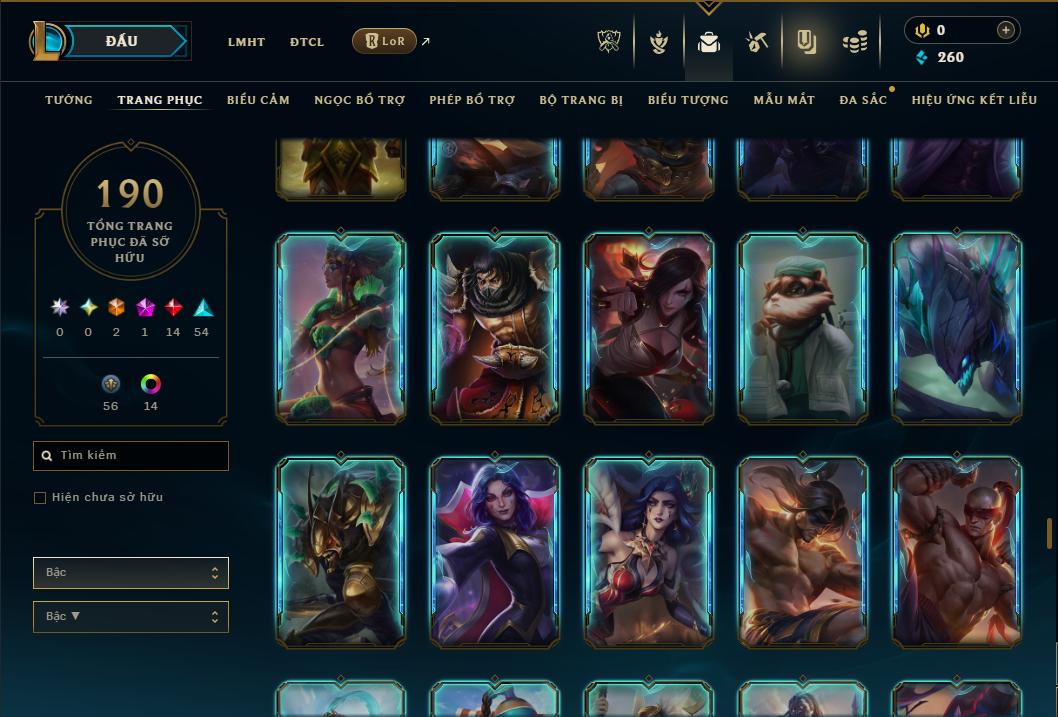Switch to the TƯỚNG champions tab
The image size is (1058, 717).
point(69,100)
